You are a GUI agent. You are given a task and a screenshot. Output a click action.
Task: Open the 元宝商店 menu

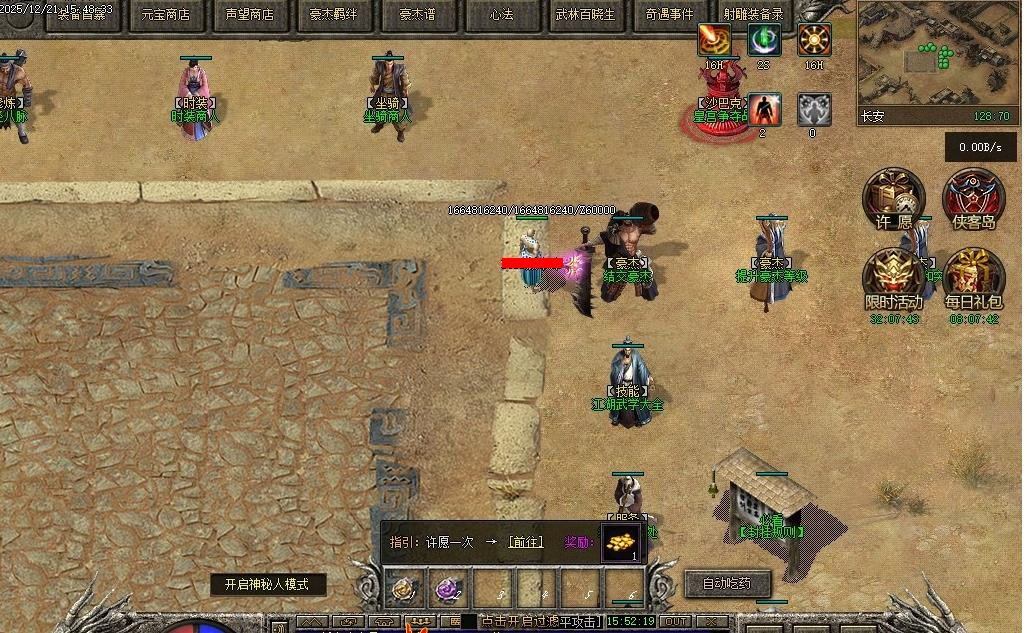(165, 15)
